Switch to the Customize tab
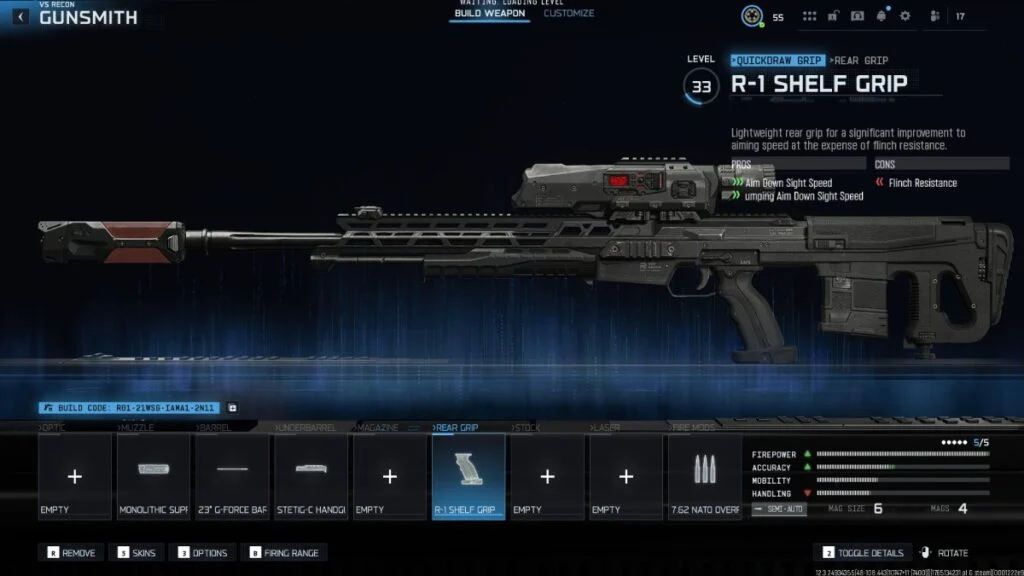This screenshot has height=576, width=1024. point(569,14)
